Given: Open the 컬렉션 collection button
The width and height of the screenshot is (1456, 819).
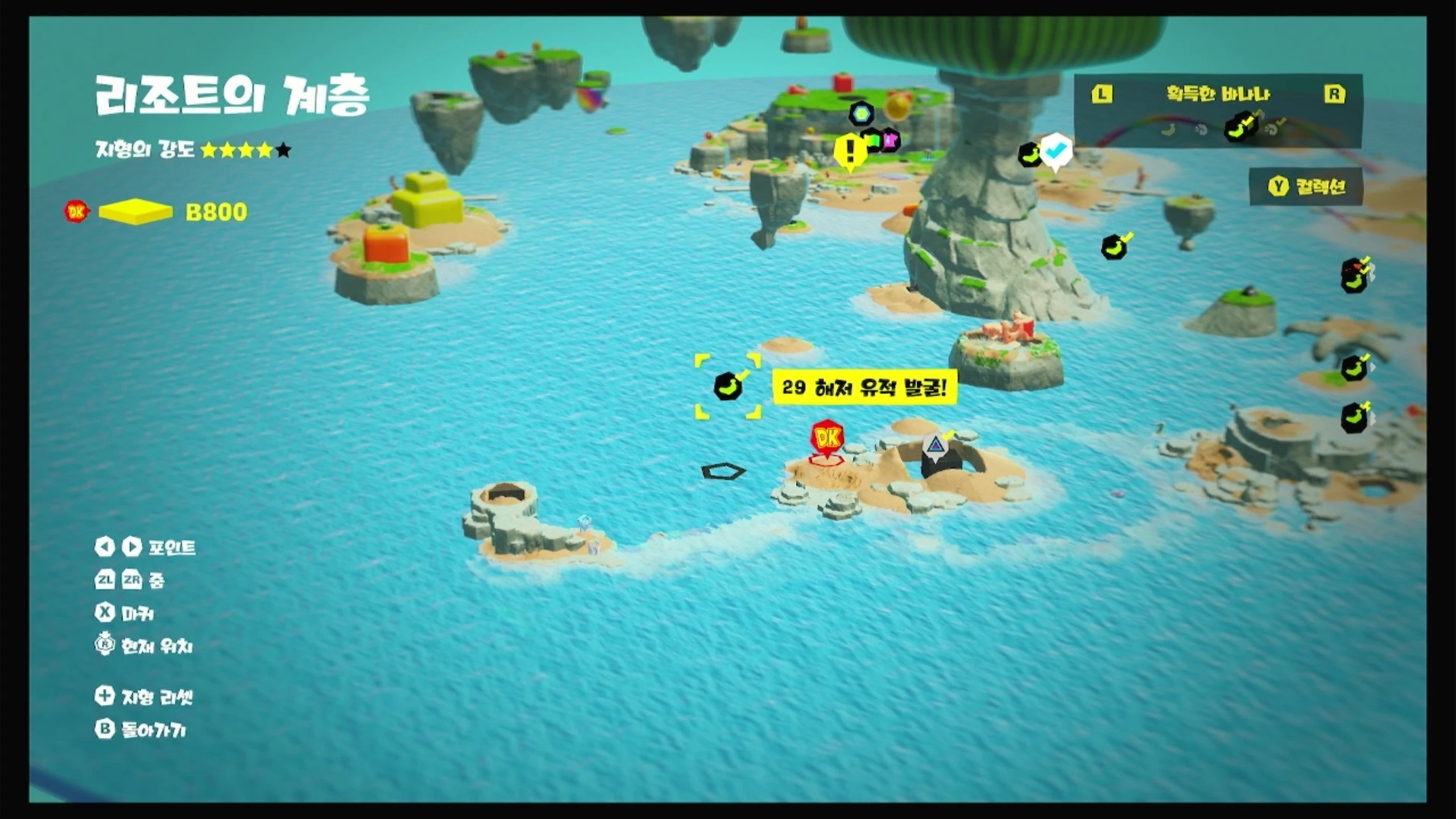Looking at the screenshot, I should (1306, 186).
